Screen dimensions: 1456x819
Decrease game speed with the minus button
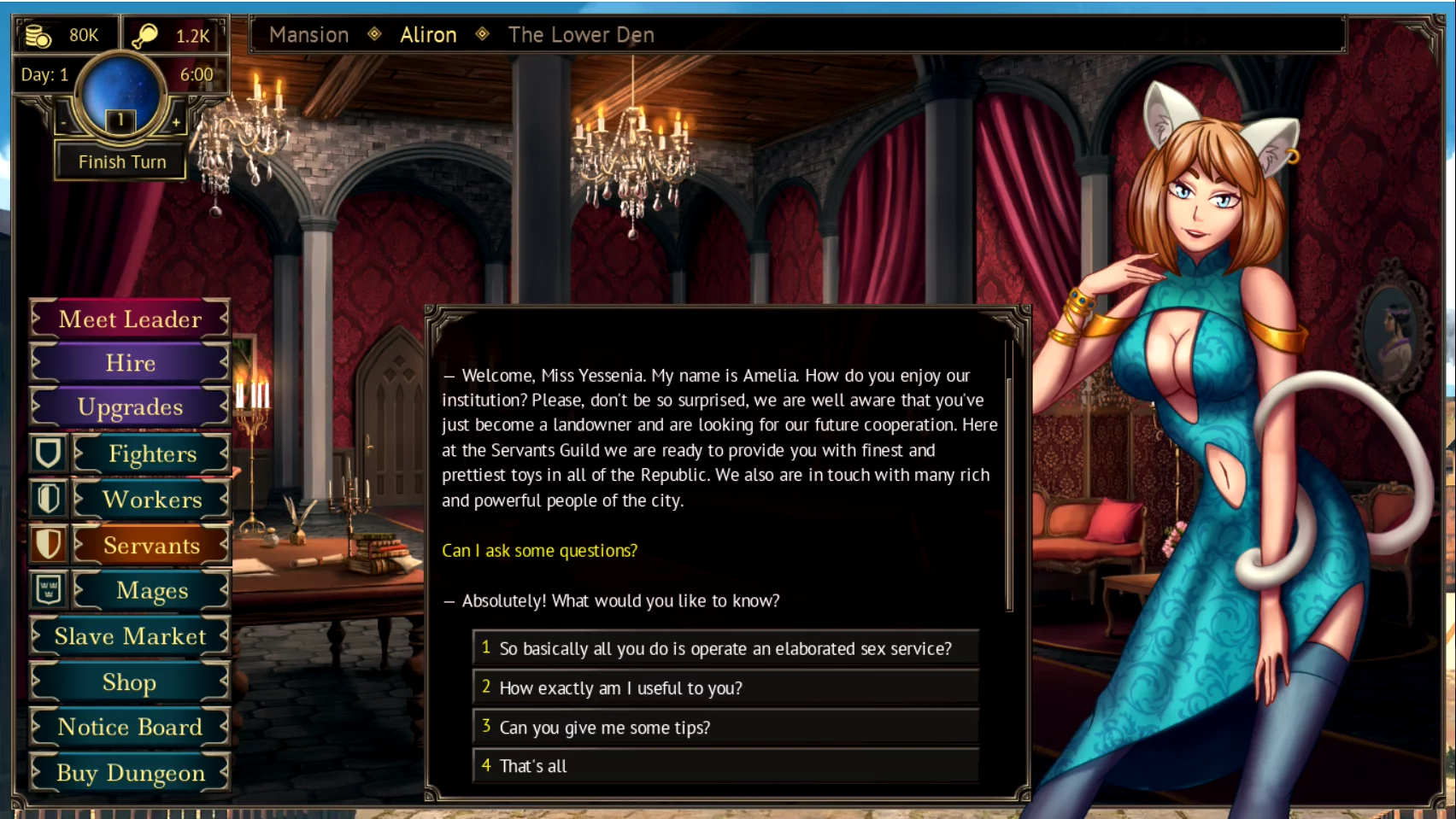coord(63,123)
